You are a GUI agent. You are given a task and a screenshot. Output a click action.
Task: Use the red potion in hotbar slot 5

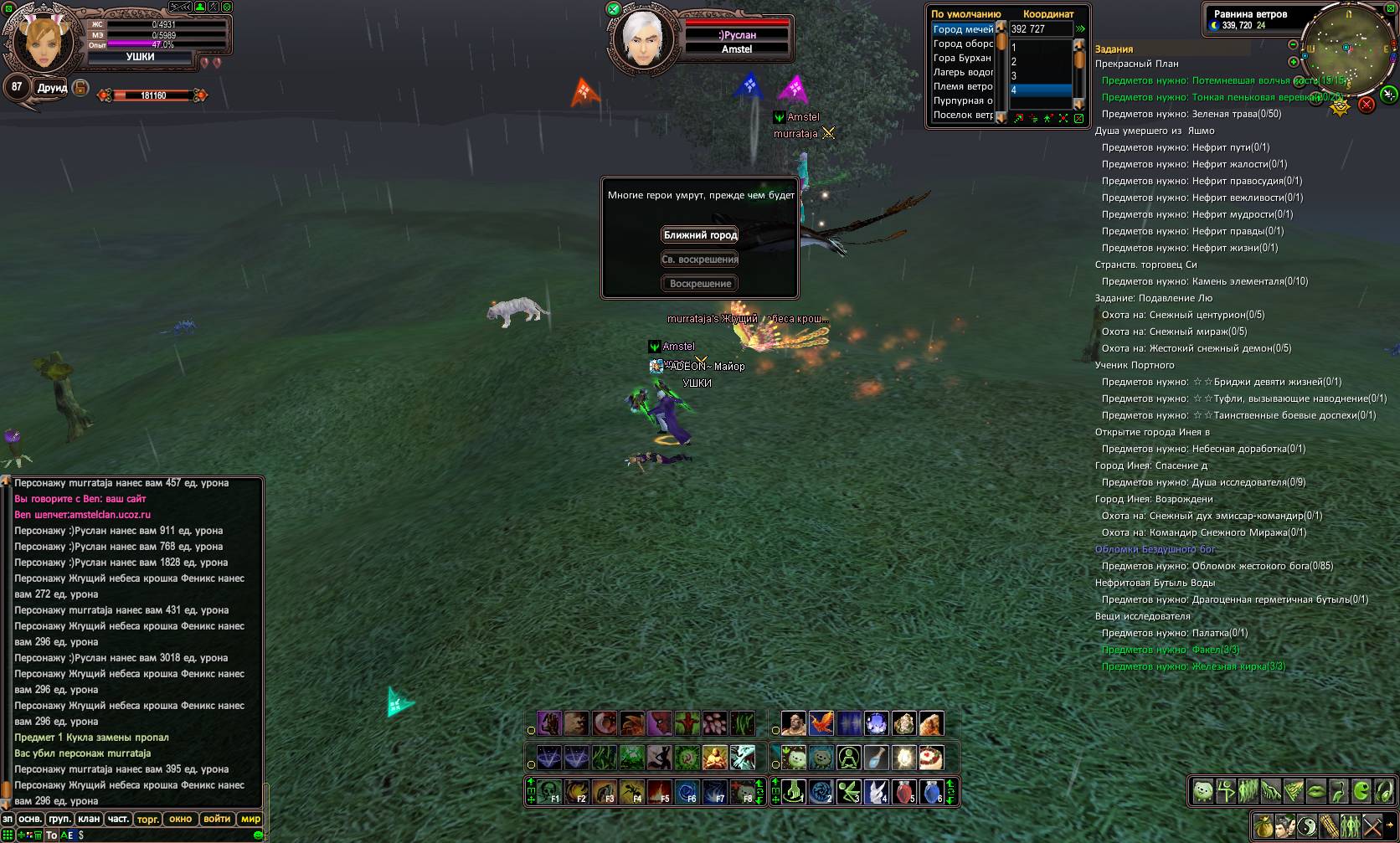click(904, 791)
